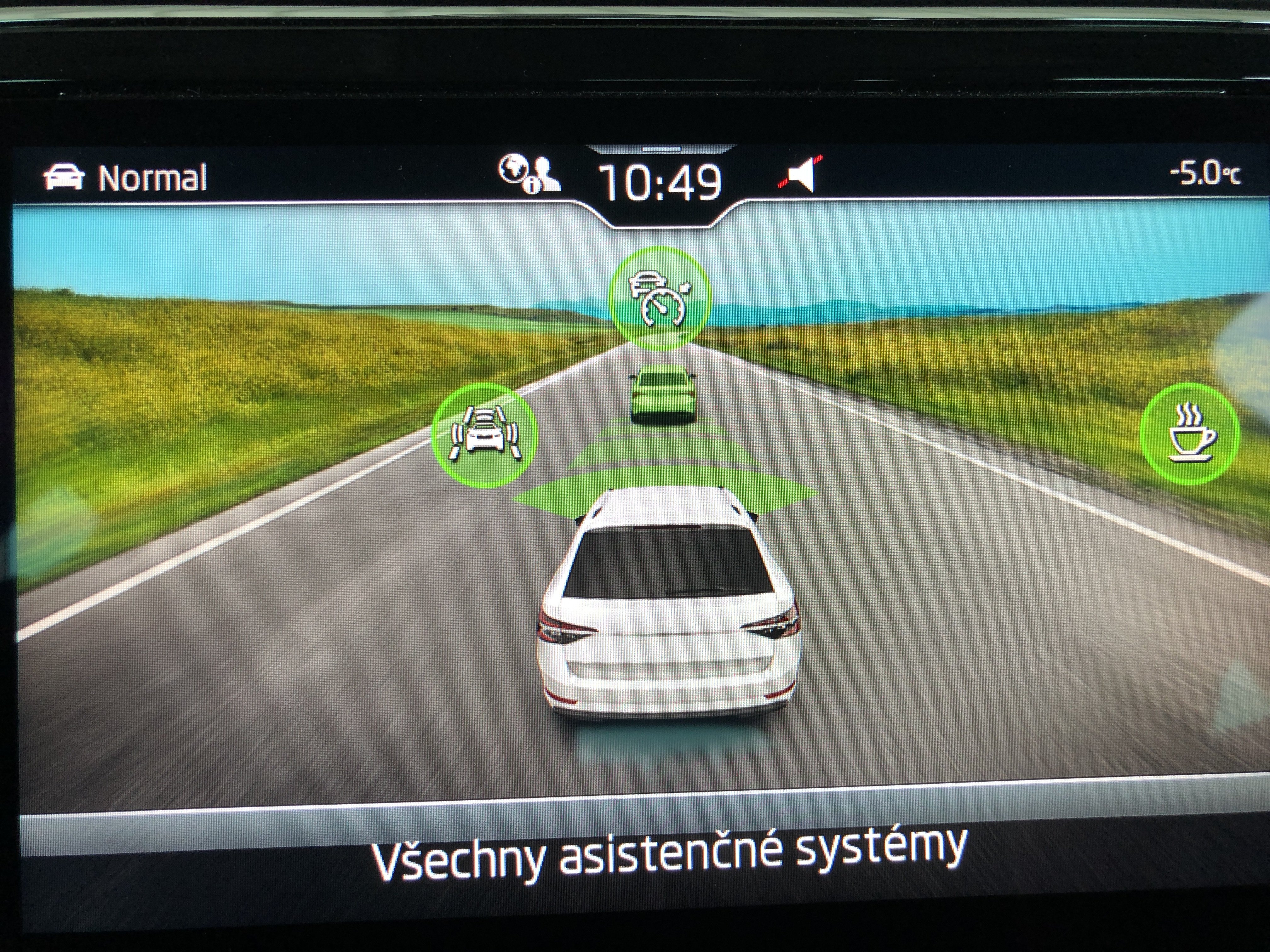This screenshot has height=952, width=1270.
Task: Toggle the muted speaker icon
Action: 801,174
